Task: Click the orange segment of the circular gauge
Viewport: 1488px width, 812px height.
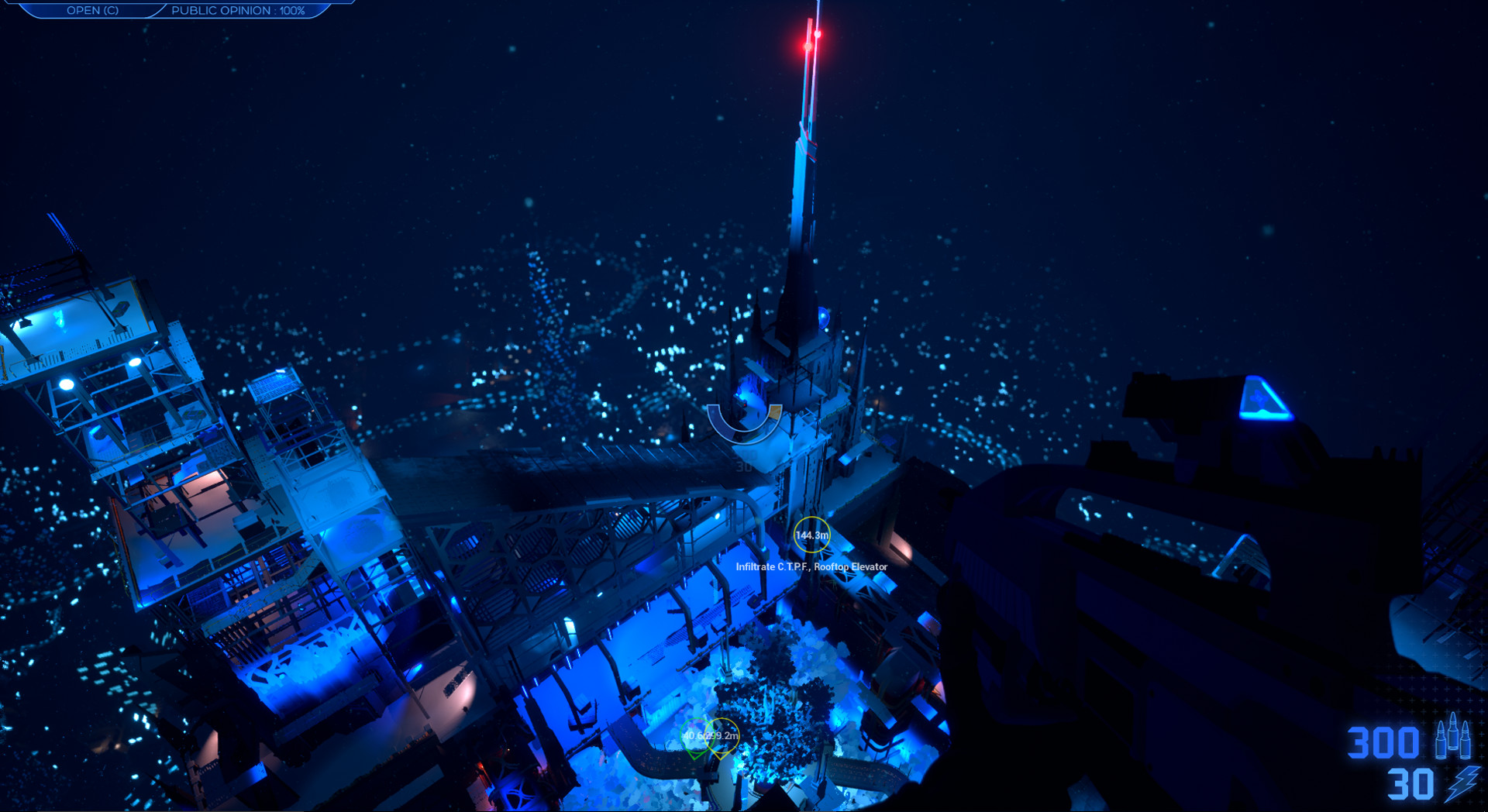Action: click(x=775, y=412)
